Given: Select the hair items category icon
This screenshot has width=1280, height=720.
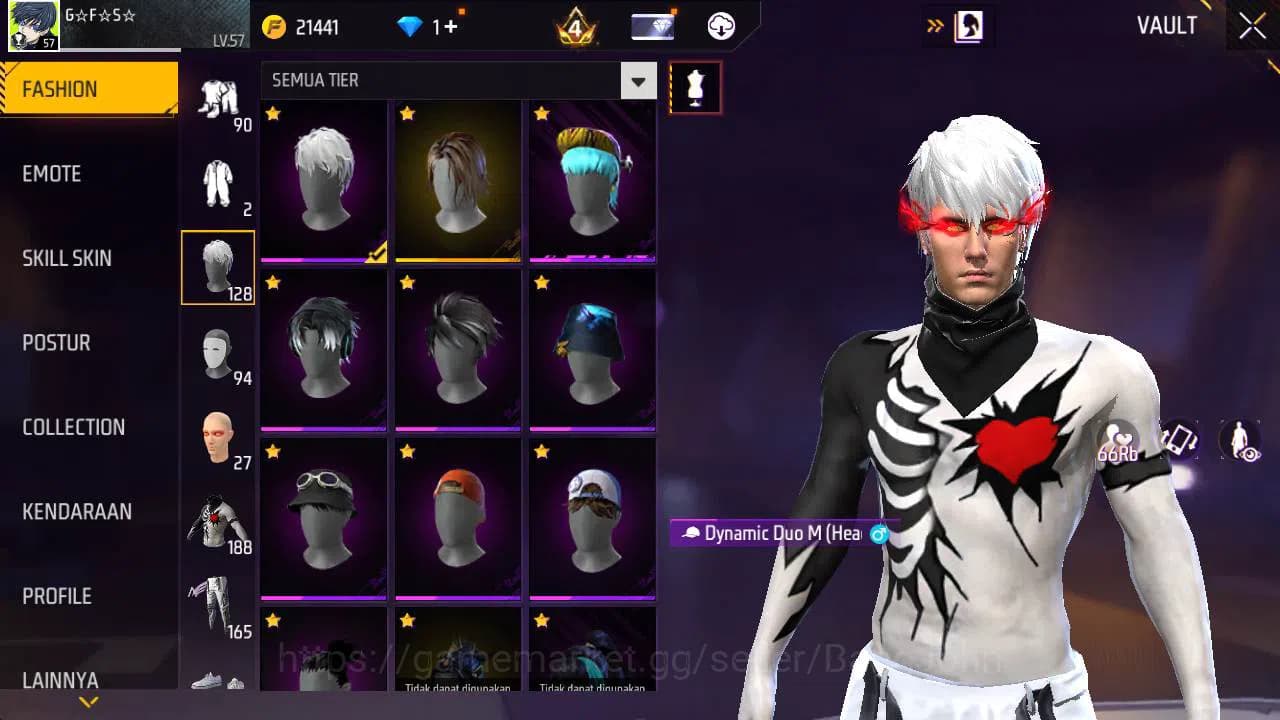Looking at the screenshot, I should tap(218, 265).
